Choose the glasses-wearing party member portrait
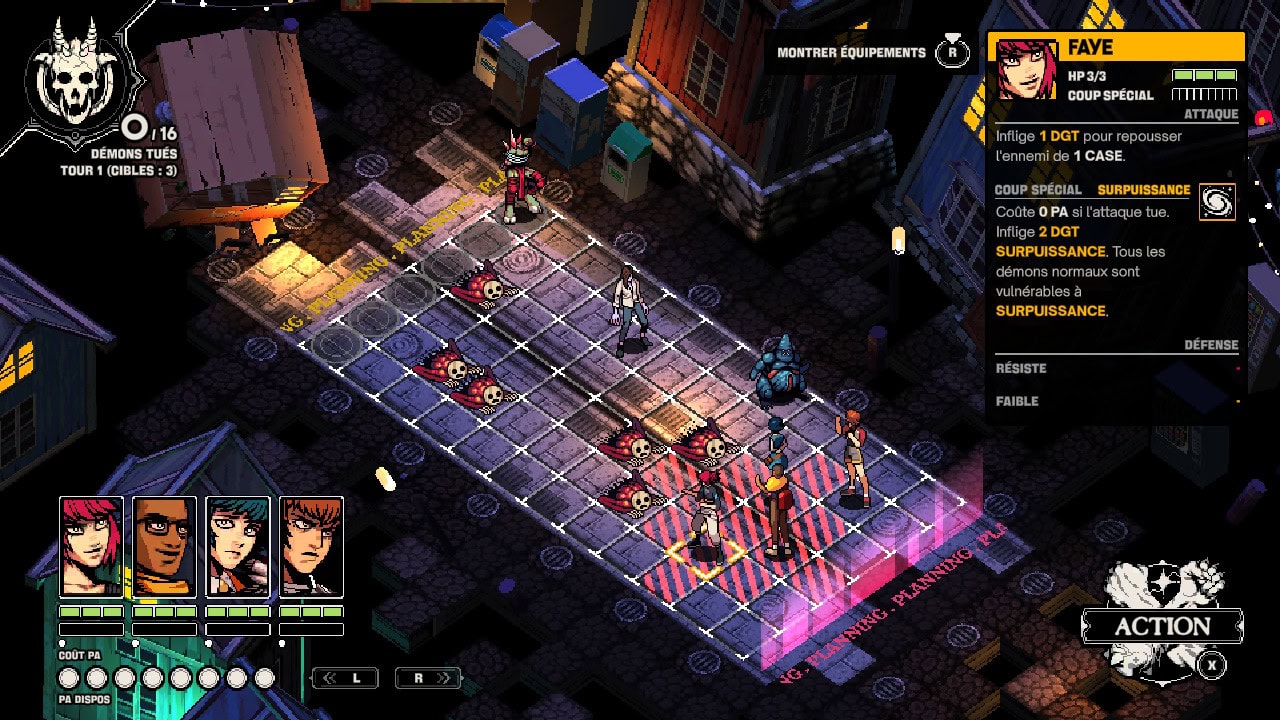1280x720 pixels. [x=164, y=546]
